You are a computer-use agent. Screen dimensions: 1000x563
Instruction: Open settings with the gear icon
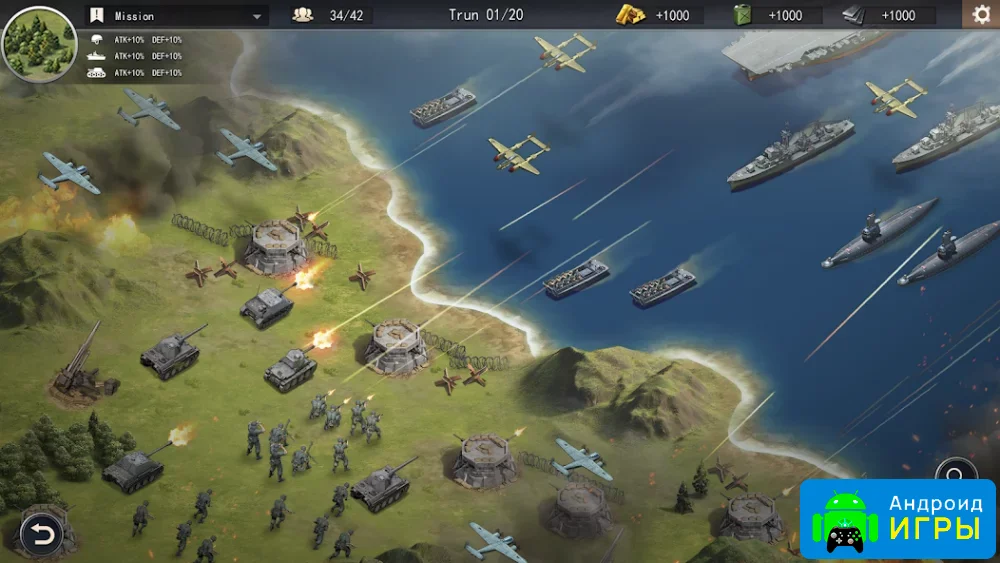[x=981, y=14]
